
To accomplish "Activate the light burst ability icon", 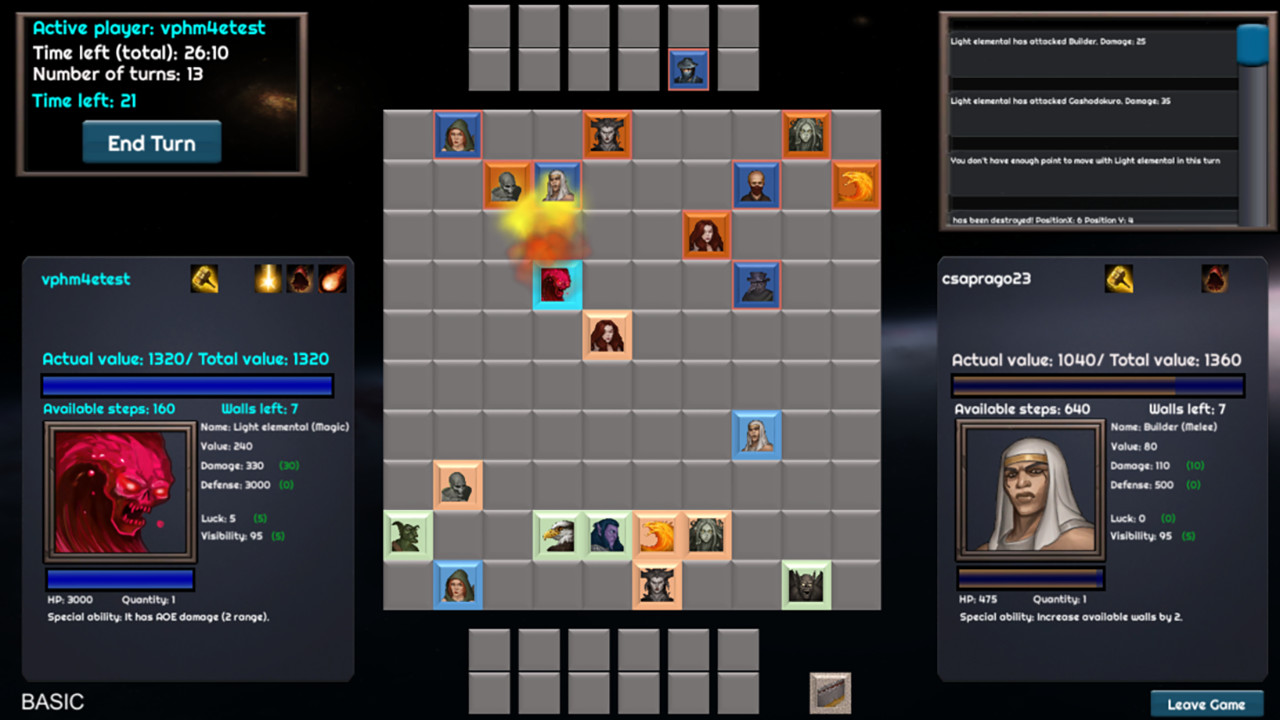I will (x=269, y=279).
